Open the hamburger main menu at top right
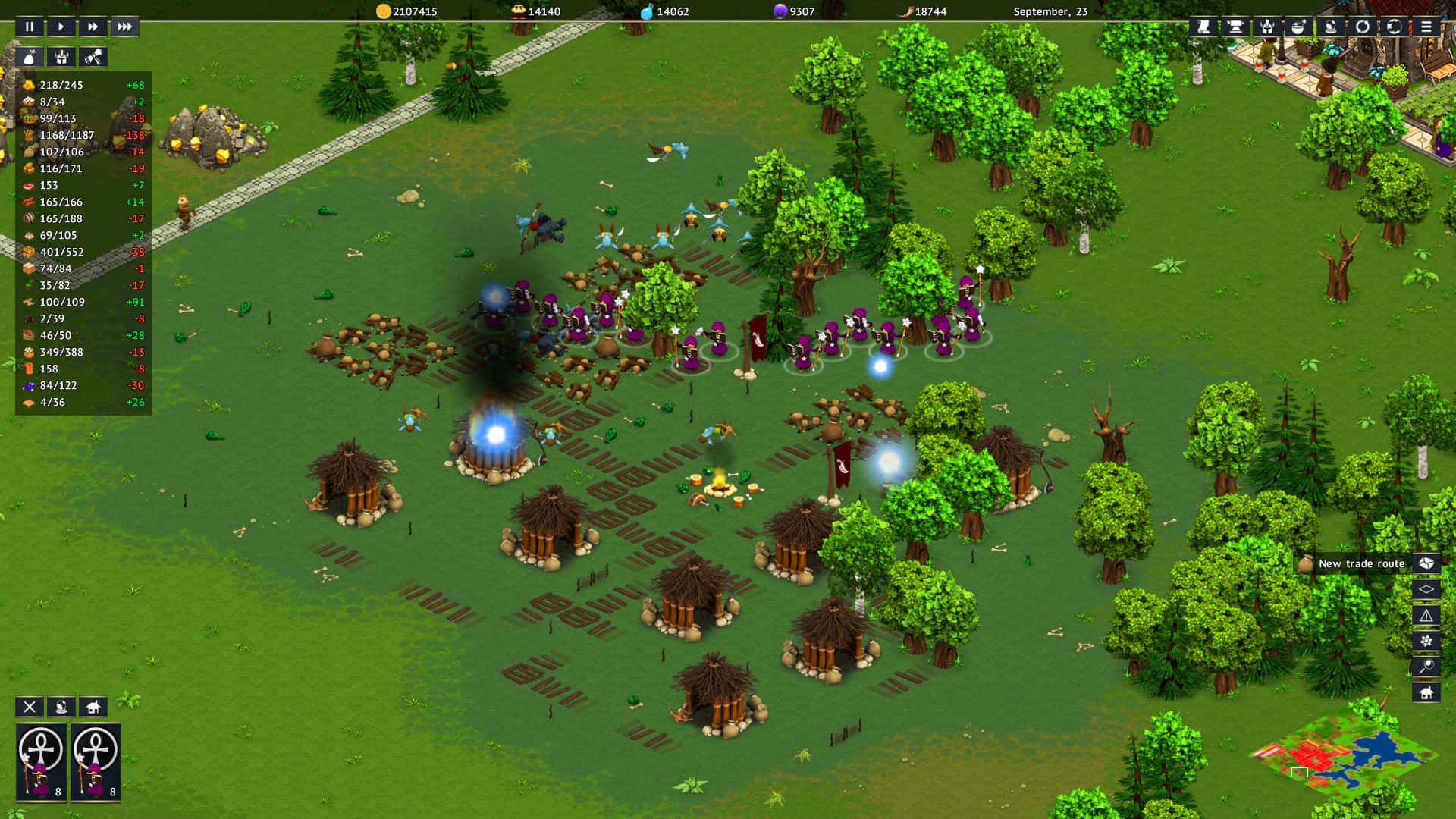Image resolution: width=1456 pixels, height=819 pixels. [1426, 27]
